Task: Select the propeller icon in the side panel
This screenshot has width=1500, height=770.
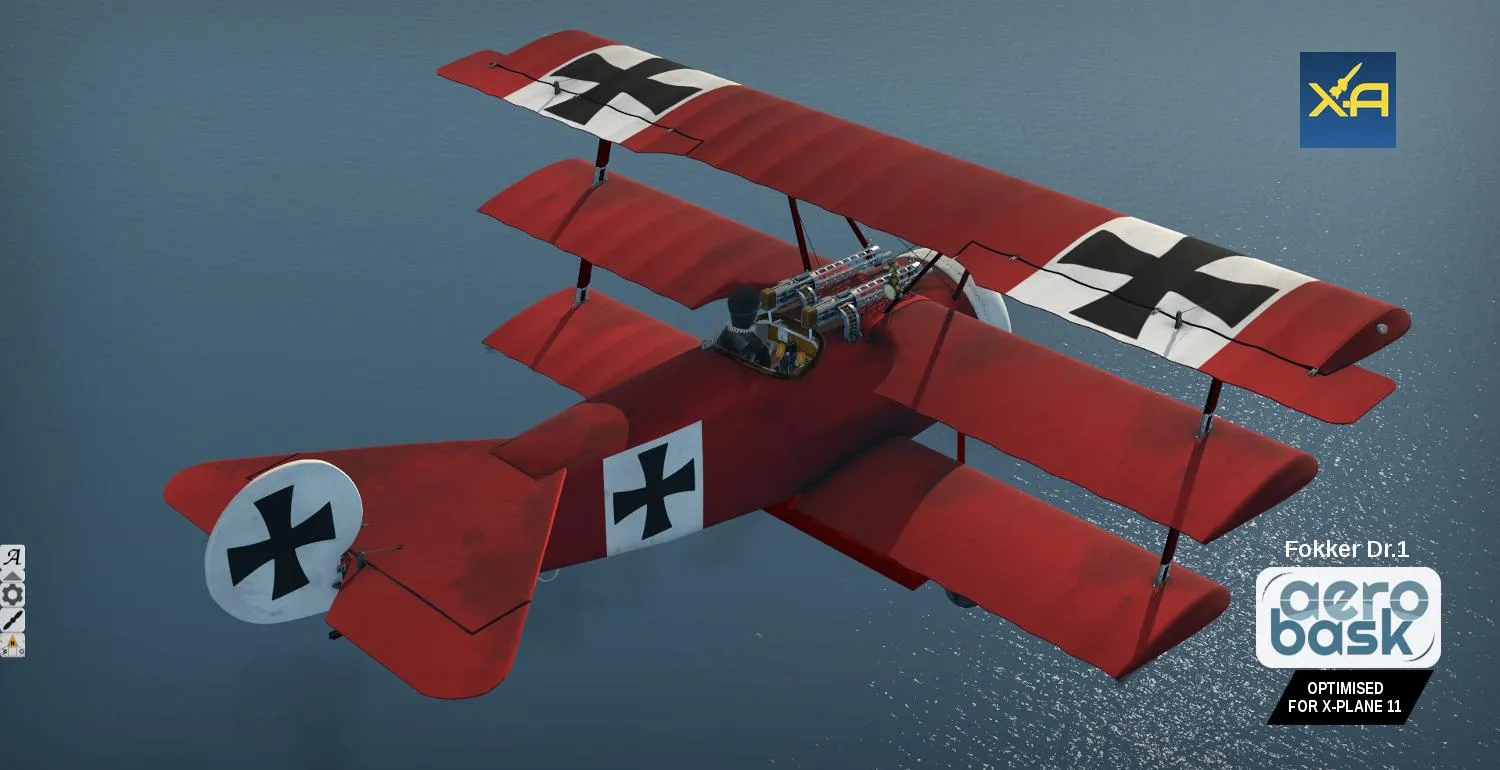Action: 12,620
